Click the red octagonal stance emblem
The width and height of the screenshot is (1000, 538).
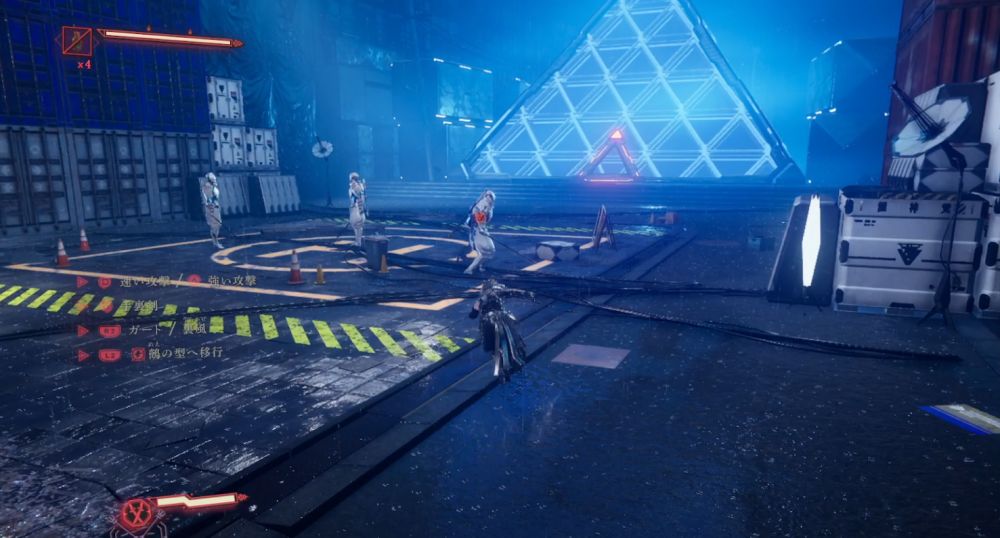coord(137,512)
